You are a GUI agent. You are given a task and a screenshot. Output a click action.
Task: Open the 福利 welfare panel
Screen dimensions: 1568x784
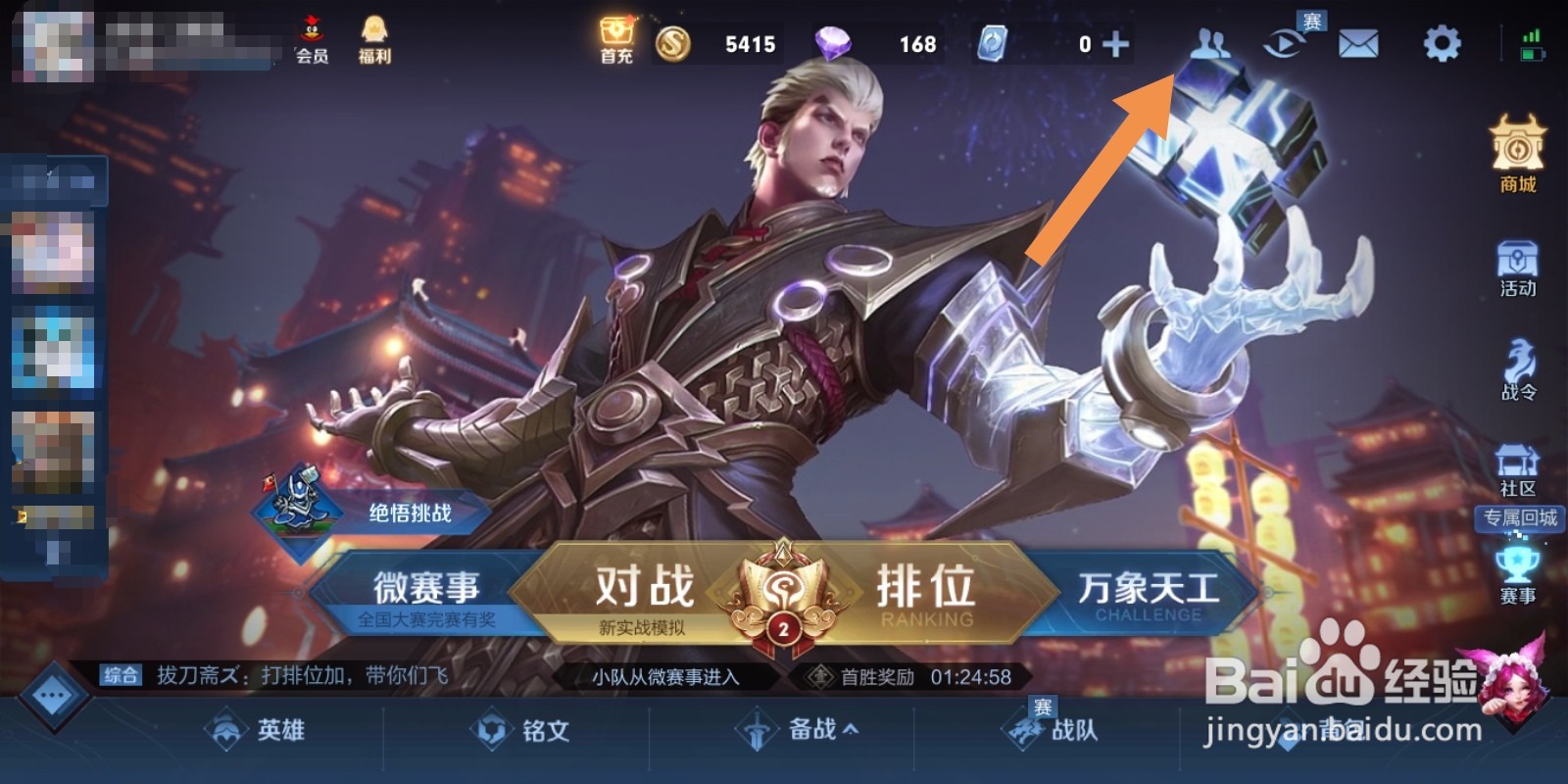click(372, 39)
